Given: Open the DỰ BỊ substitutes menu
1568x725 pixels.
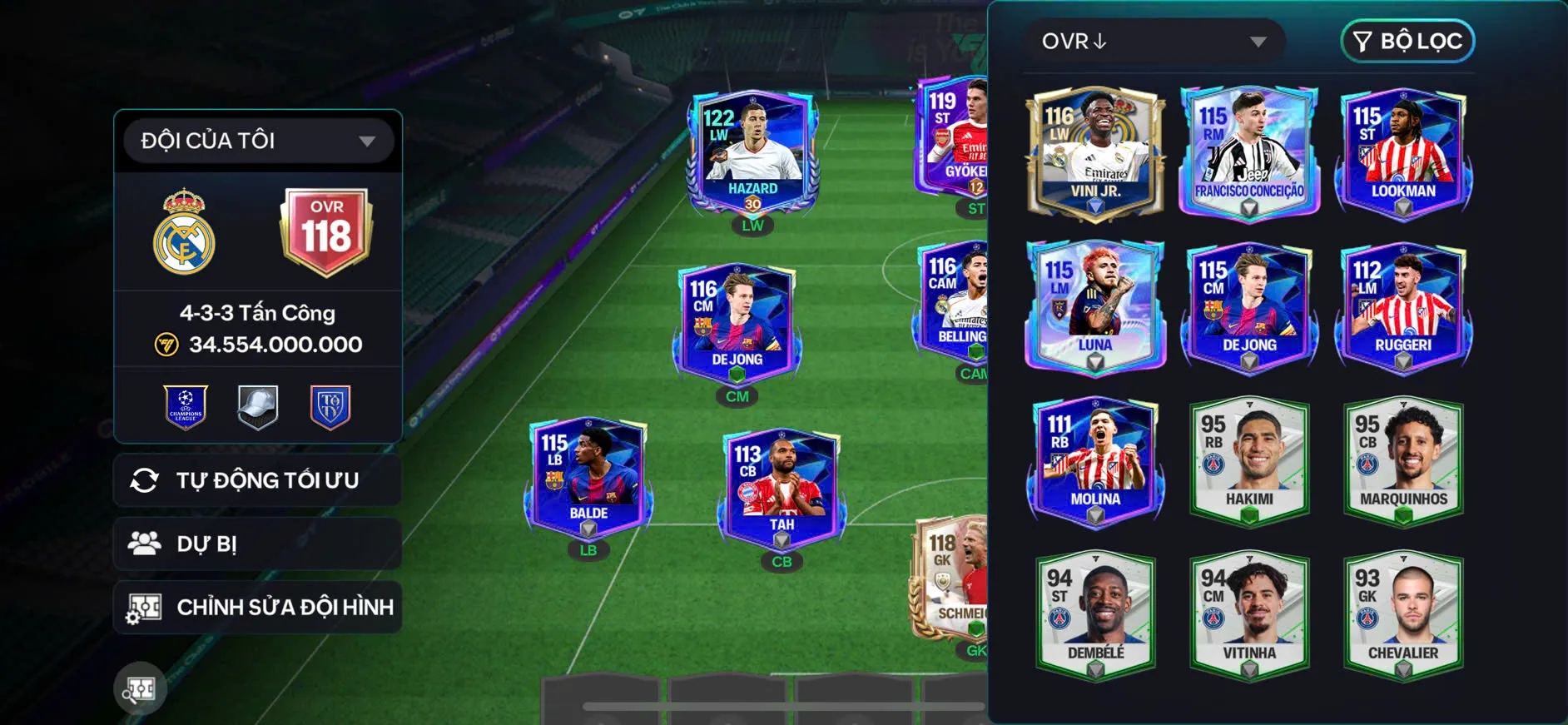Looking at the screenshot, I should pos(258,544).
